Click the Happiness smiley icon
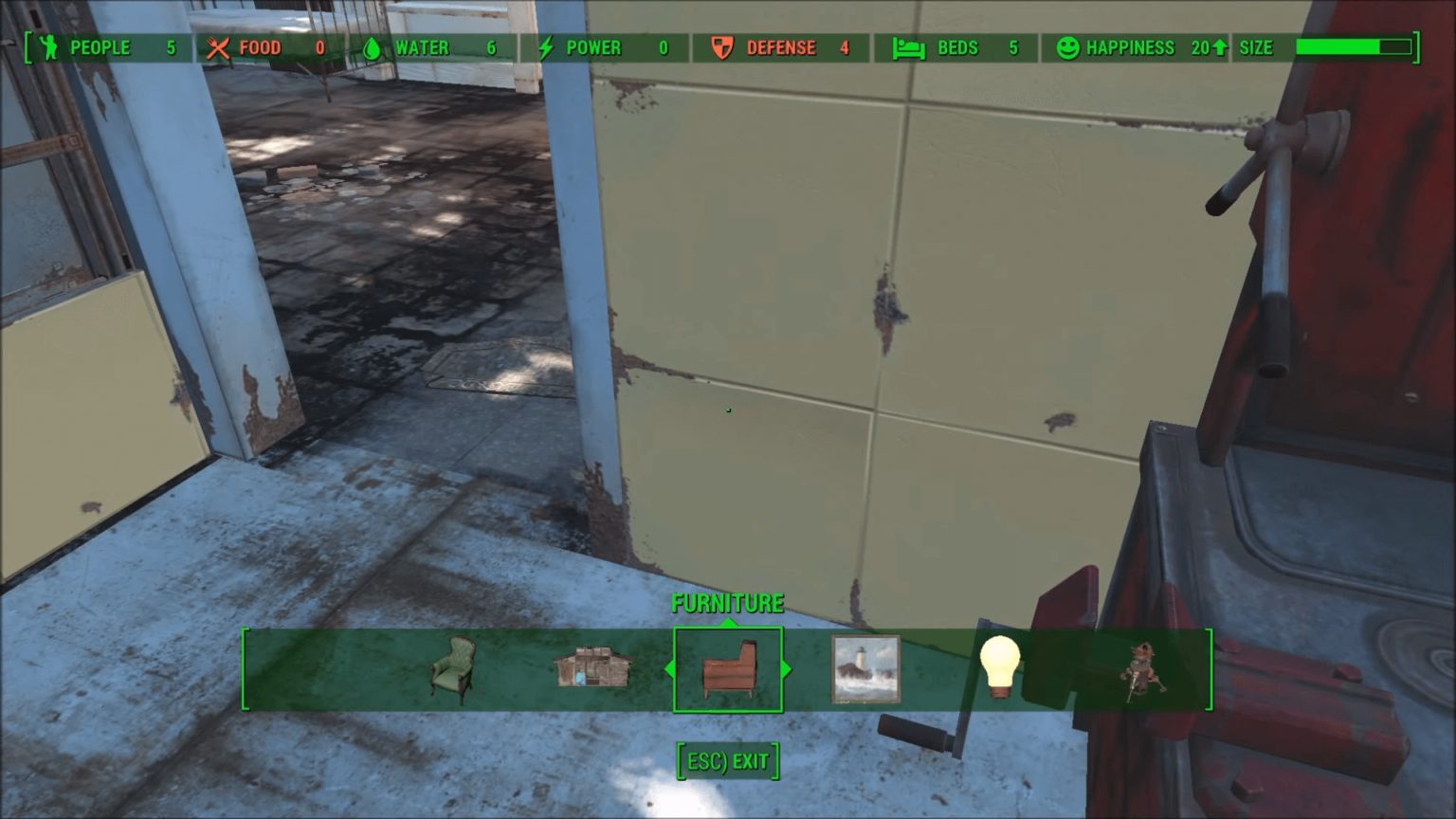The height and width of the screenshot is (819, 1456). [x=1068, y=47]
